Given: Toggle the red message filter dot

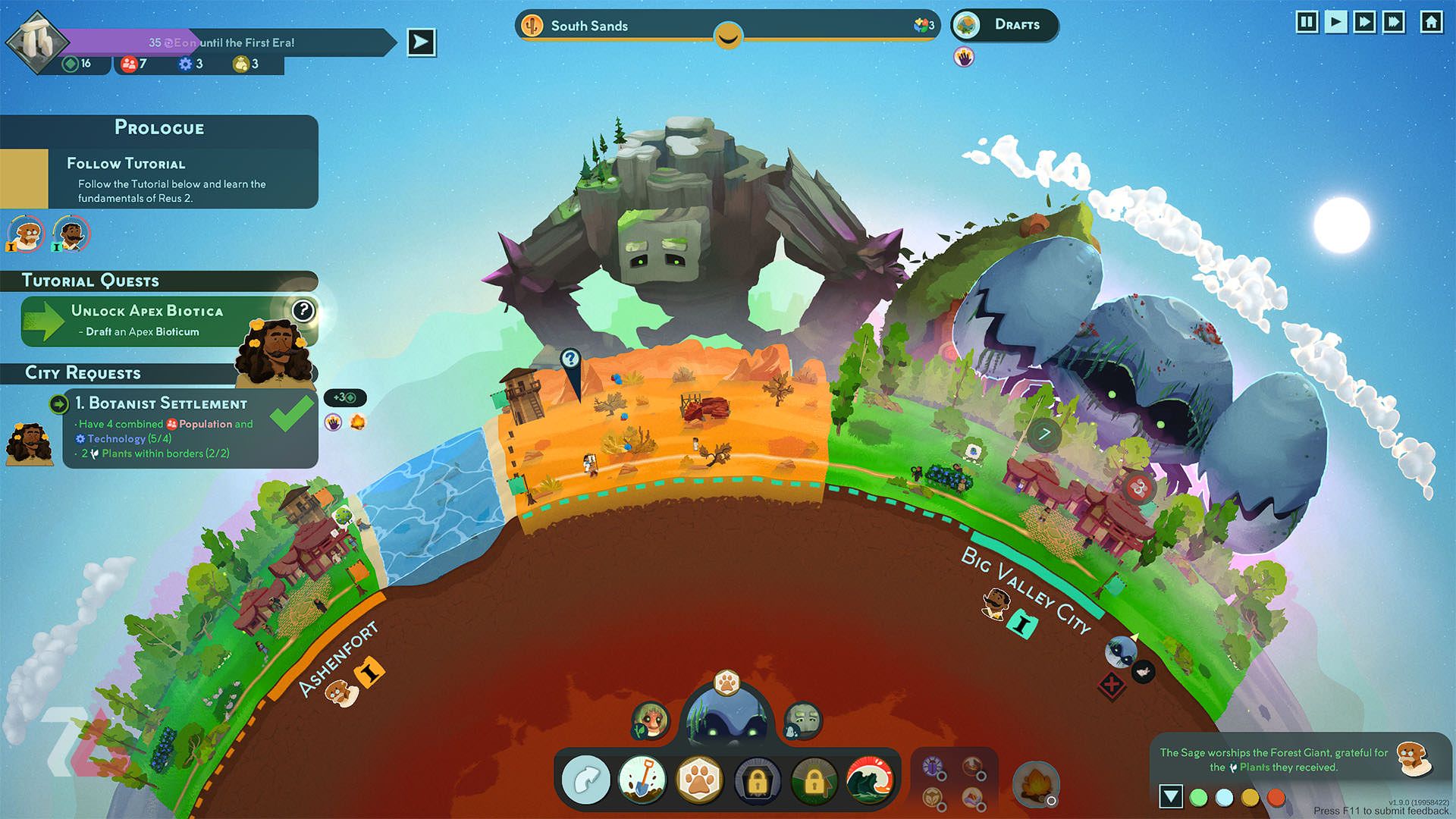Looking at the screenshot, I should pos(1276,797).
